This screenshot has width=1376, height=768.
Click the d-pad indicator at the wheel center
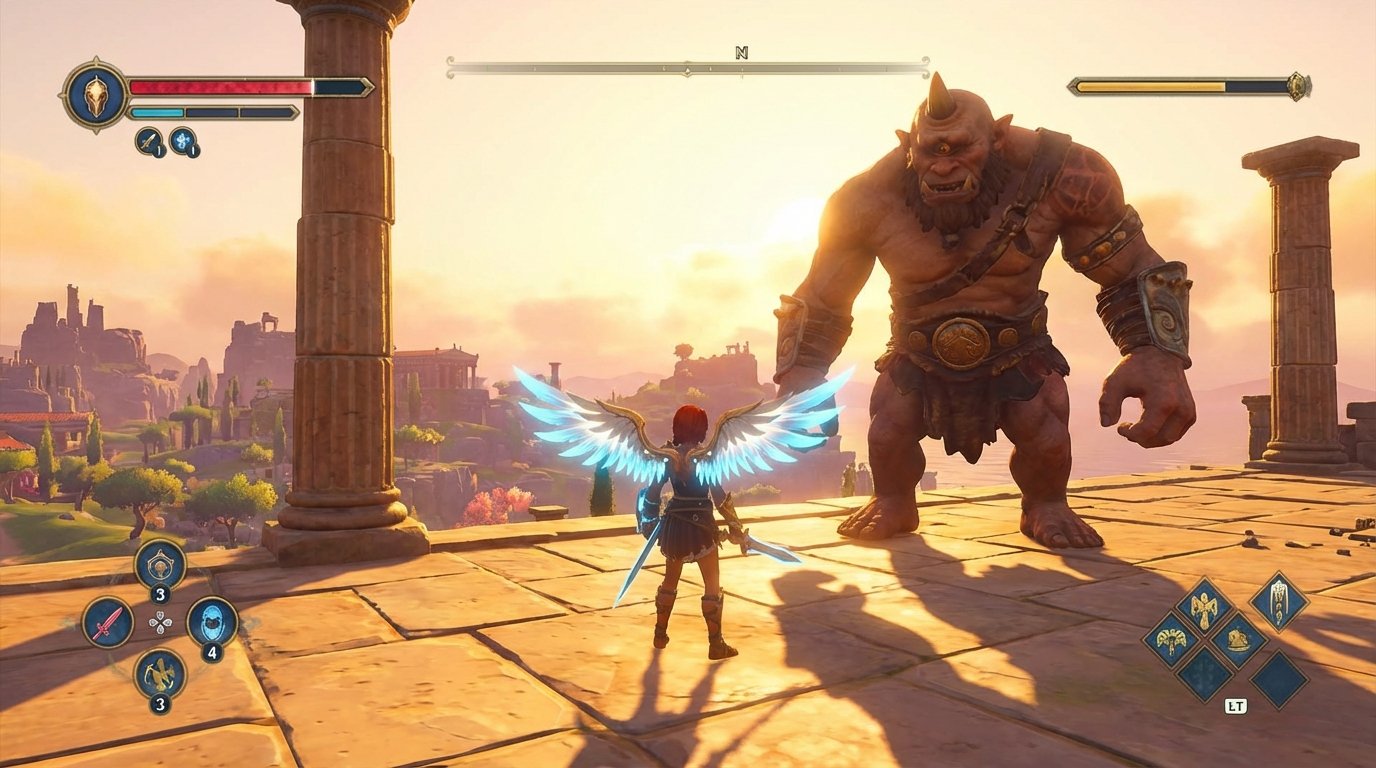click(160, 621)
